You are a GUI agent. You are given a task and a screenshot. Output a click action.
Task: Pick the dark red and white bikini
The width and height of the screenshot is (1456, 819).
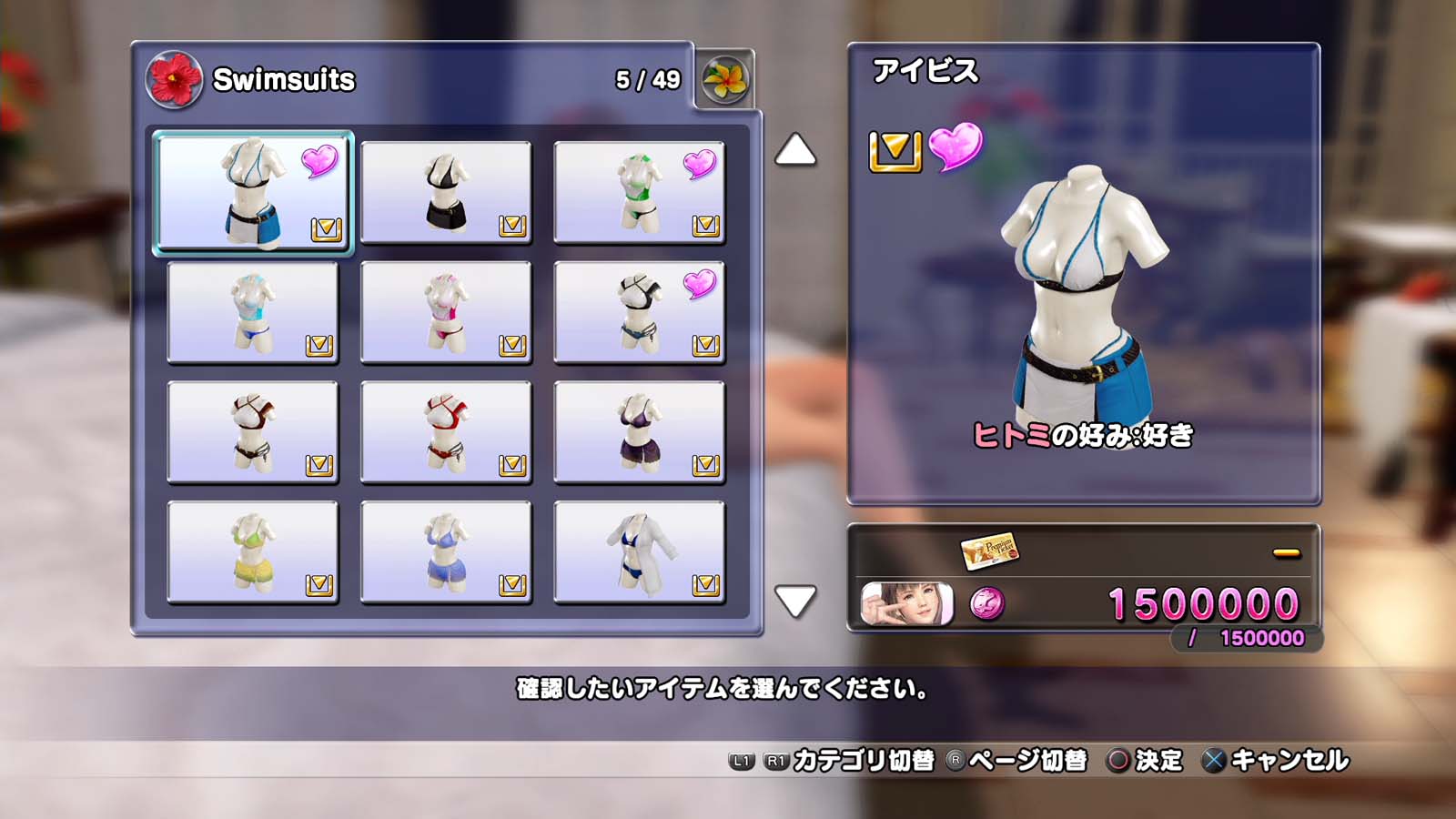(253, 432)
